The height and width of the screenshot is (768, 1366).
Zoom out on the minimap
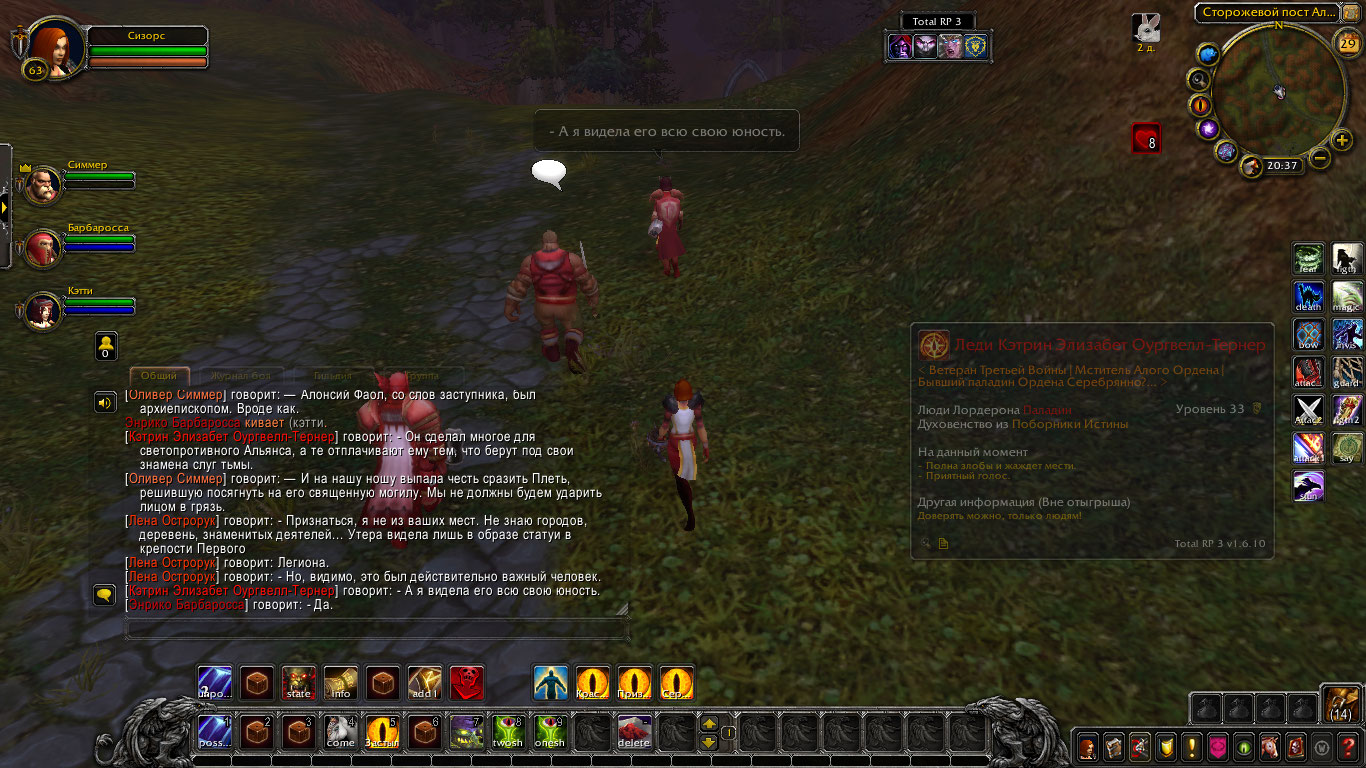click(1320, 158)
